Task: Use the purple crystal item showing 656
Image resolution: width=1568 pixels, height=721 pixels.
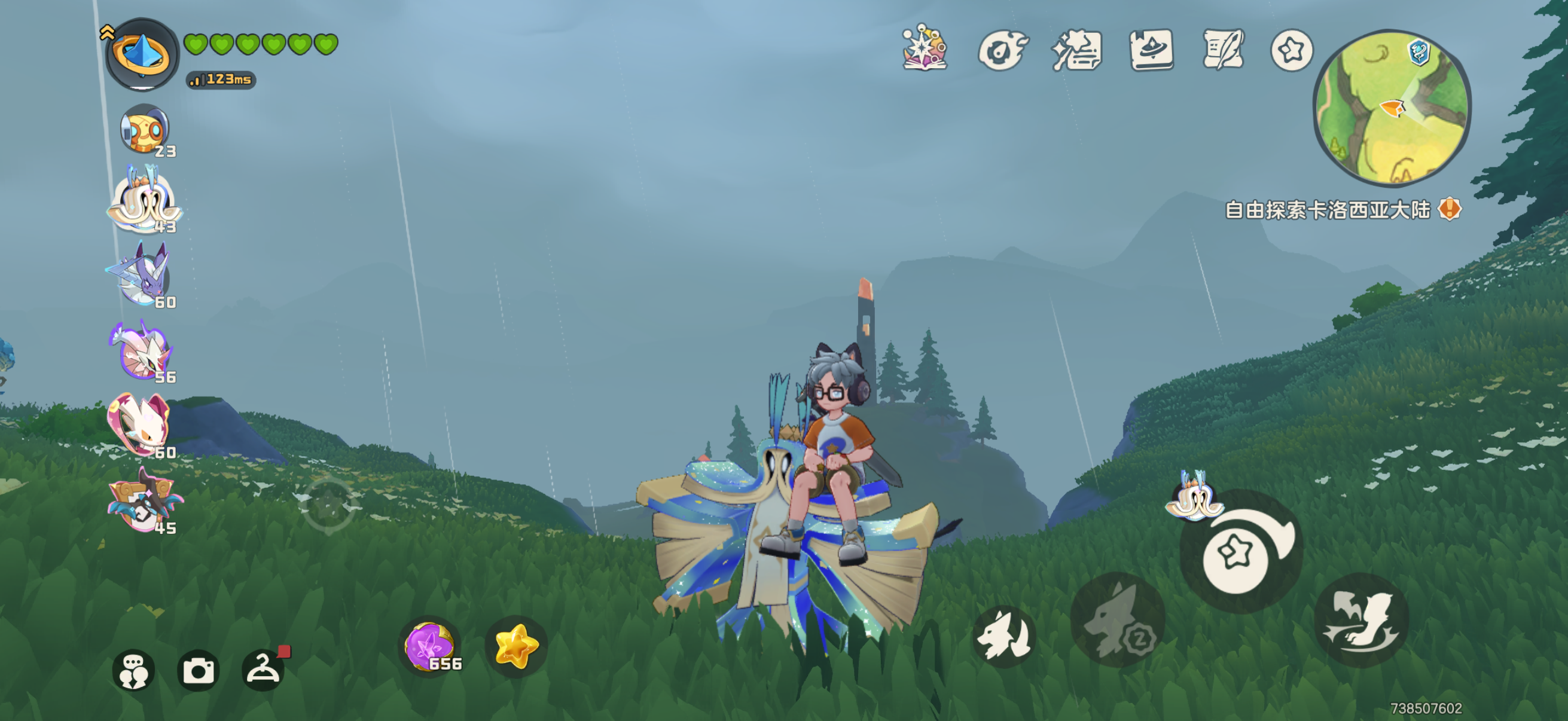Action: point(431,646)
